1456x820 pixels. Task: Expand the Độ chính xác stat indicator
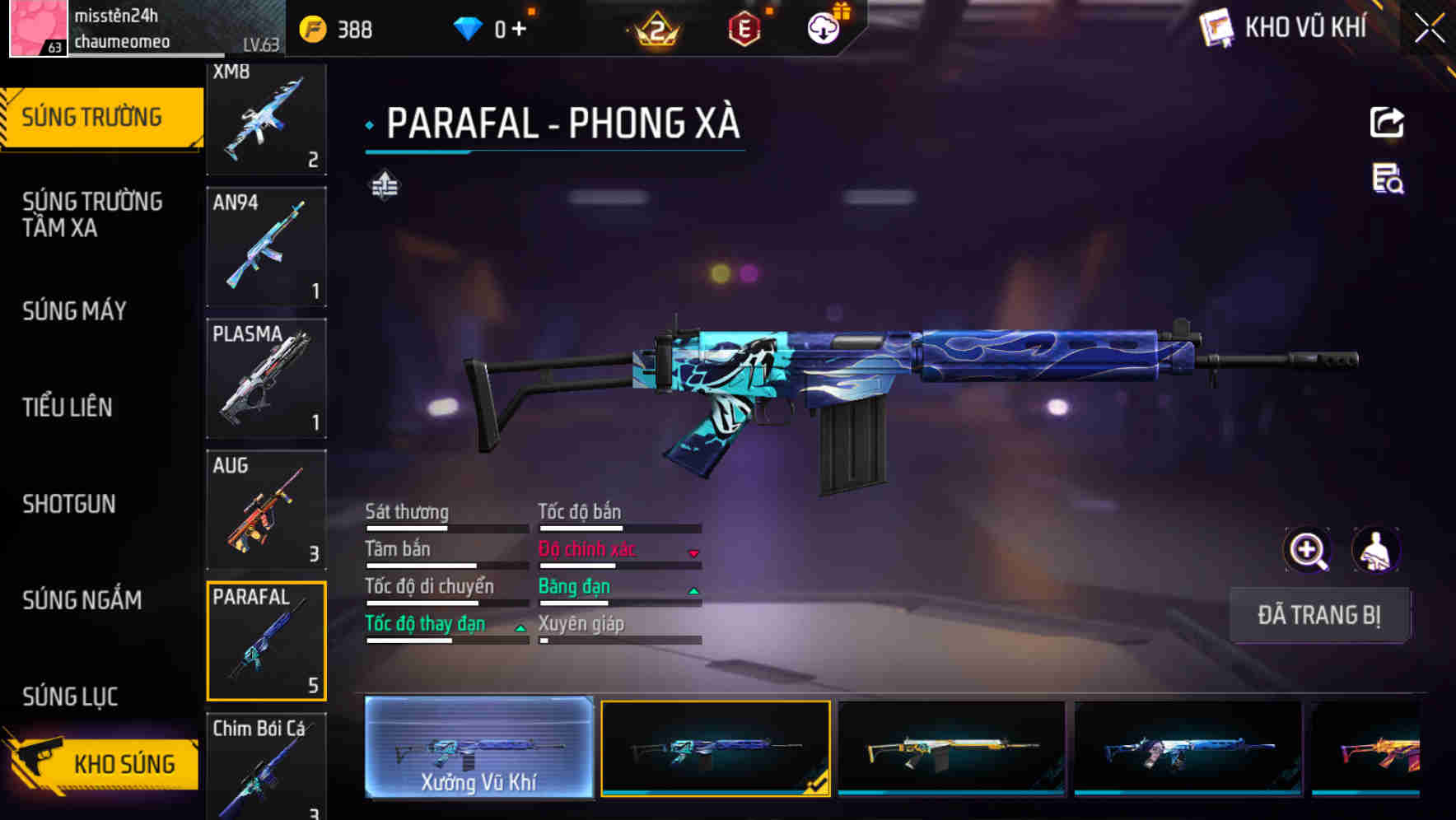click(694, 553)
